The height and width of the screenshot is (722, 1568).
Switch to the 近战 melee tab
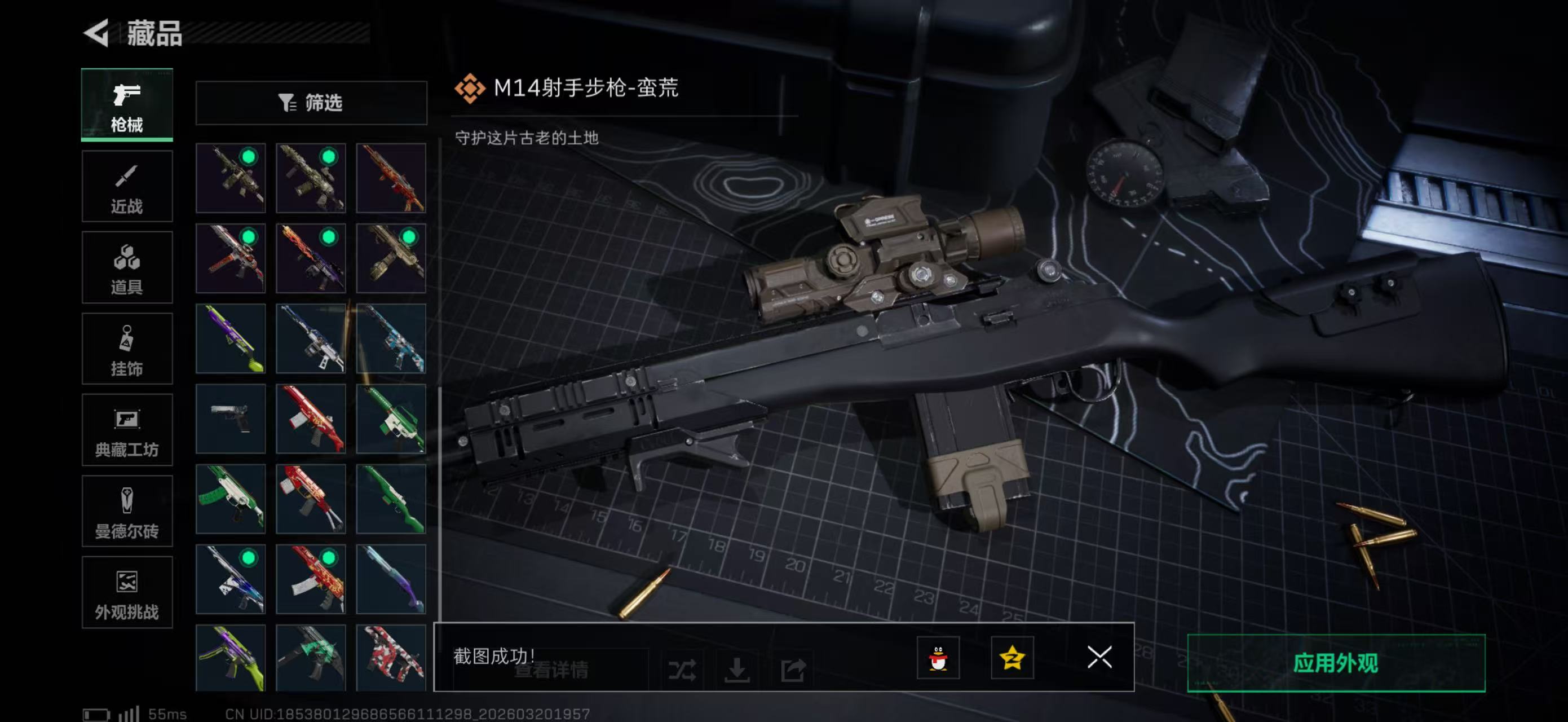(x=127, y=186)
